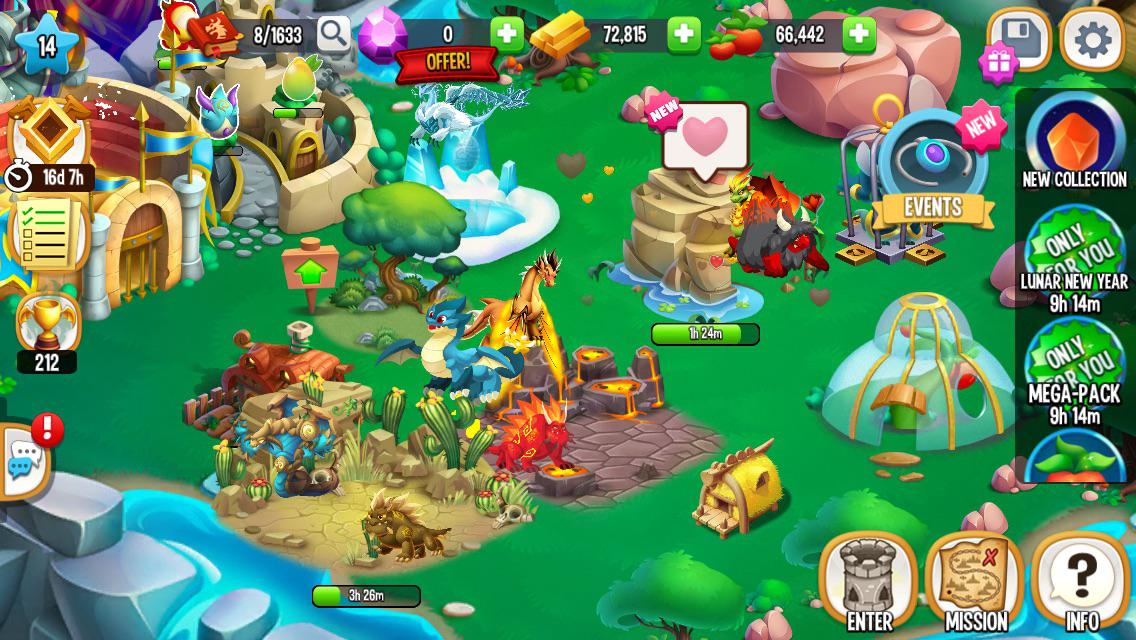Open the magnifying glass search
The image size is (1136, 640).
click(x=334, y=34)
